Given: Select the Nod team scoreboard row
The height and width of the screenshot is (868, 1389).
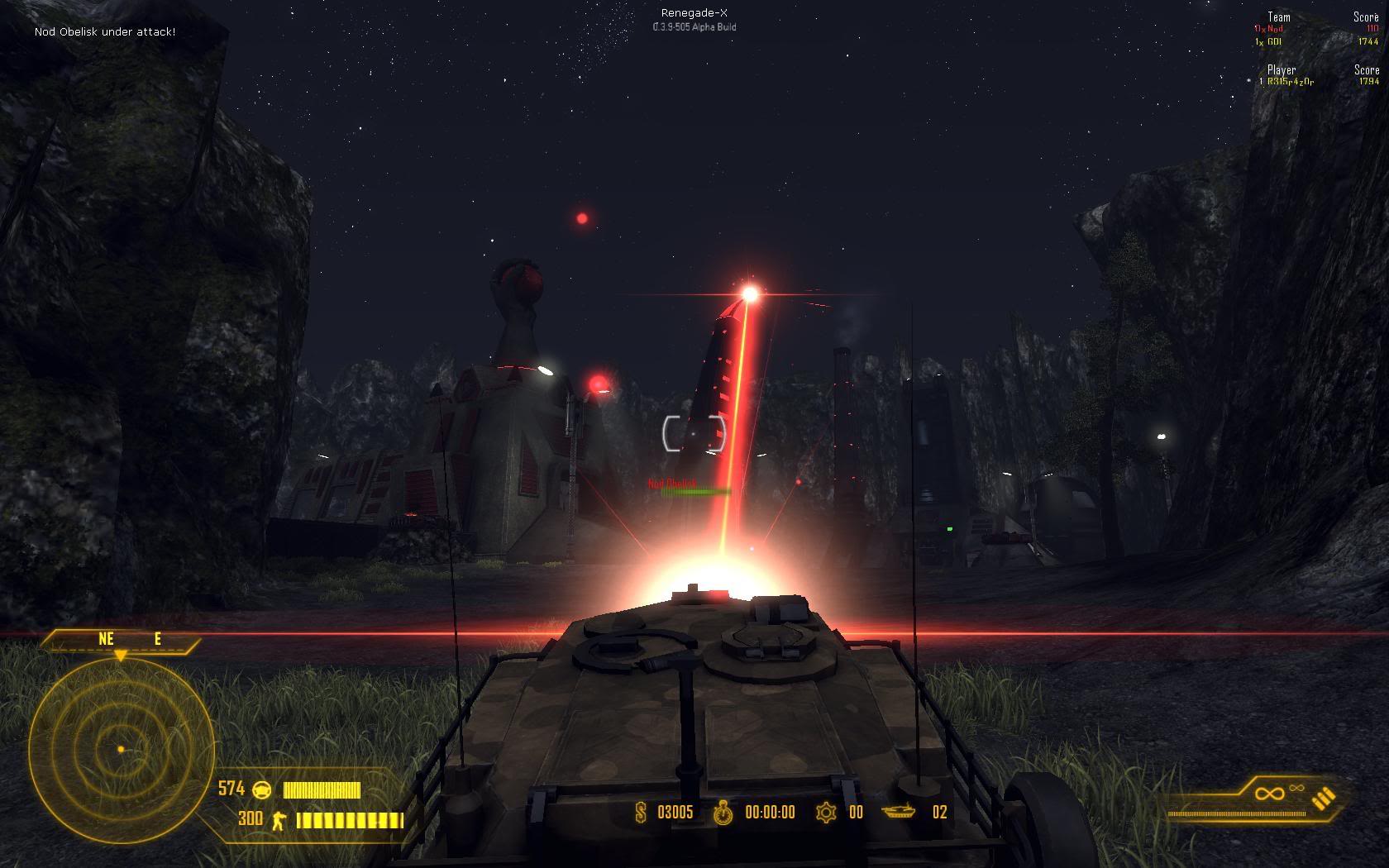Looking at the screenshot, I should click(x=1315, y=29).
